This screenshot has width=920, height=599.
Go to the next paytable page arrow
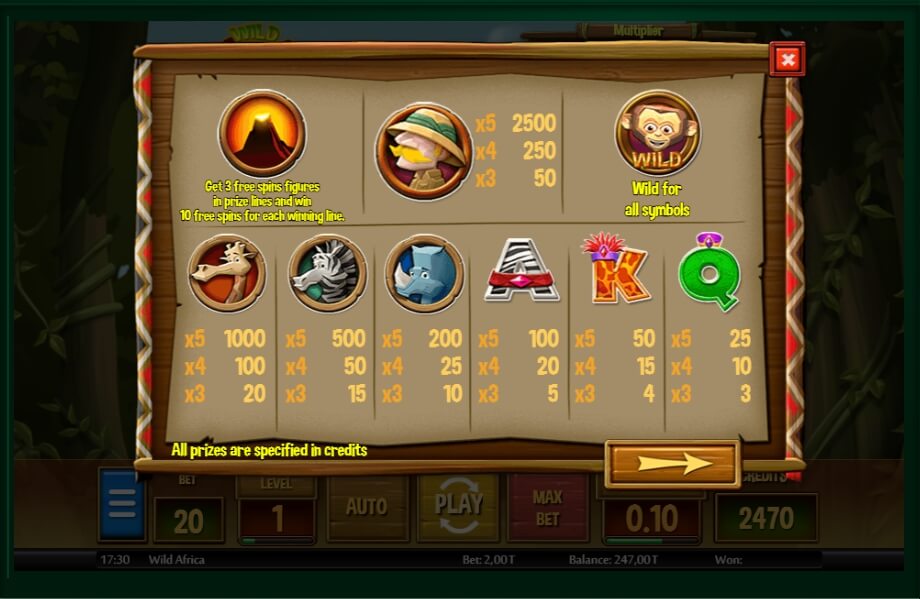[672, 463]
